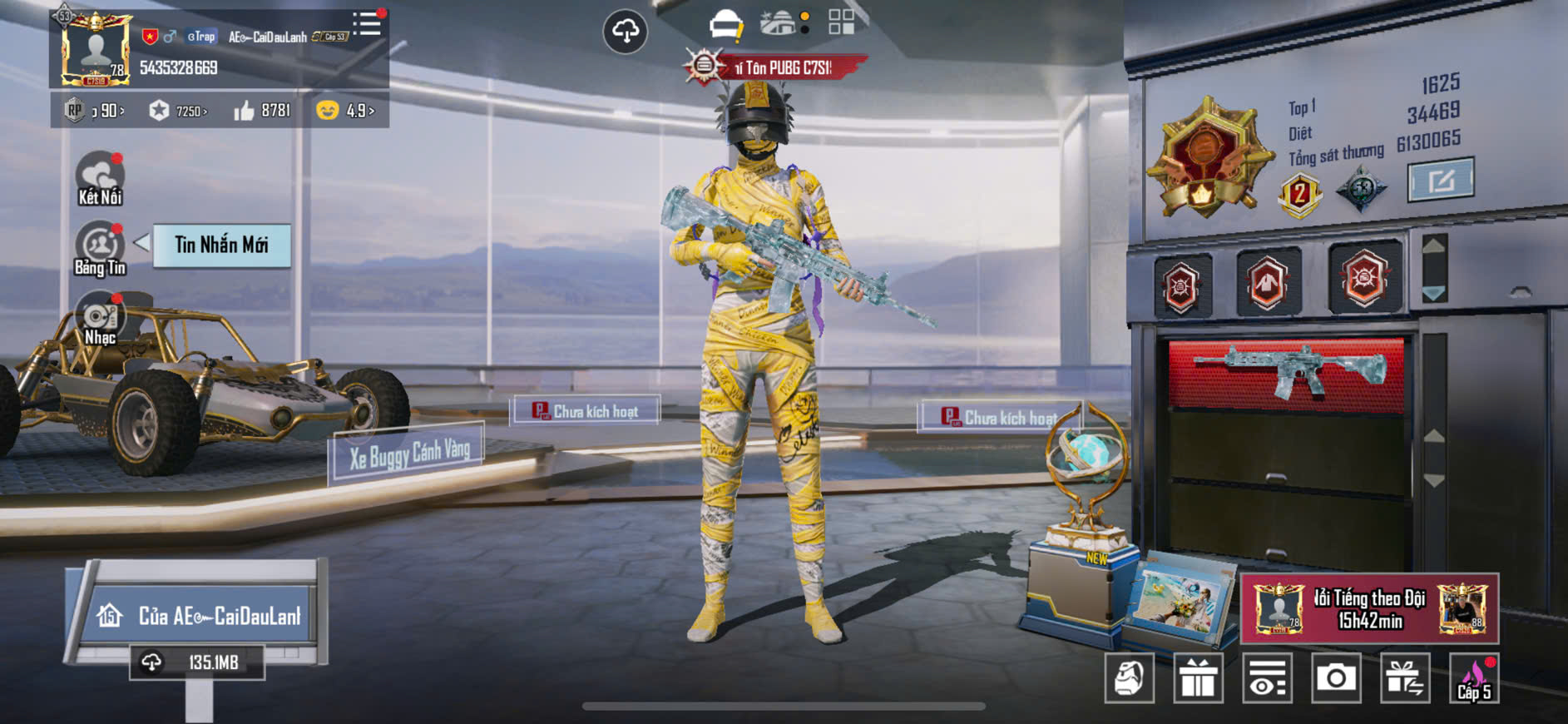The width and height of the screenshot is (1568, 724).
Task: Open the Cấp 5 level icon
Action: pos(1474,678)
